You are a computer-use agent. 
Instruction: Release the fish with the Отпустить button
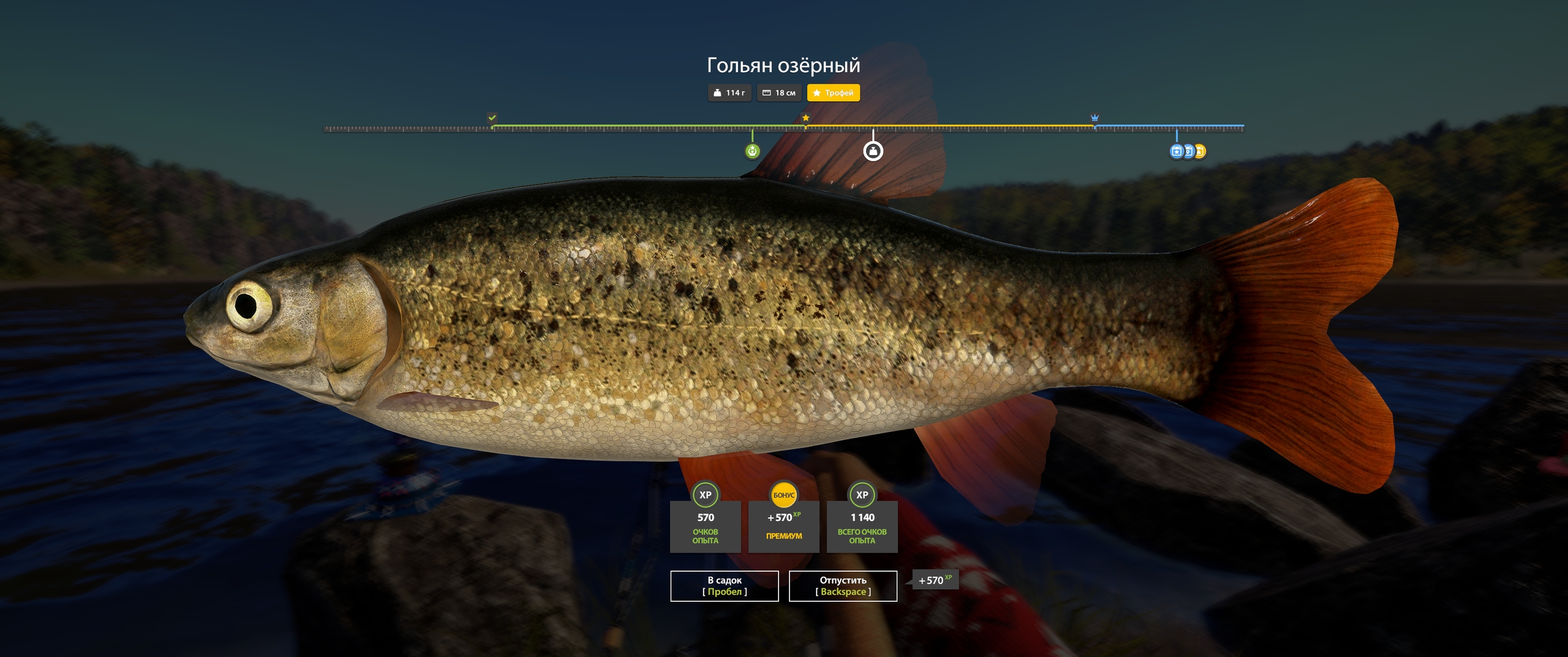[843, 586]
